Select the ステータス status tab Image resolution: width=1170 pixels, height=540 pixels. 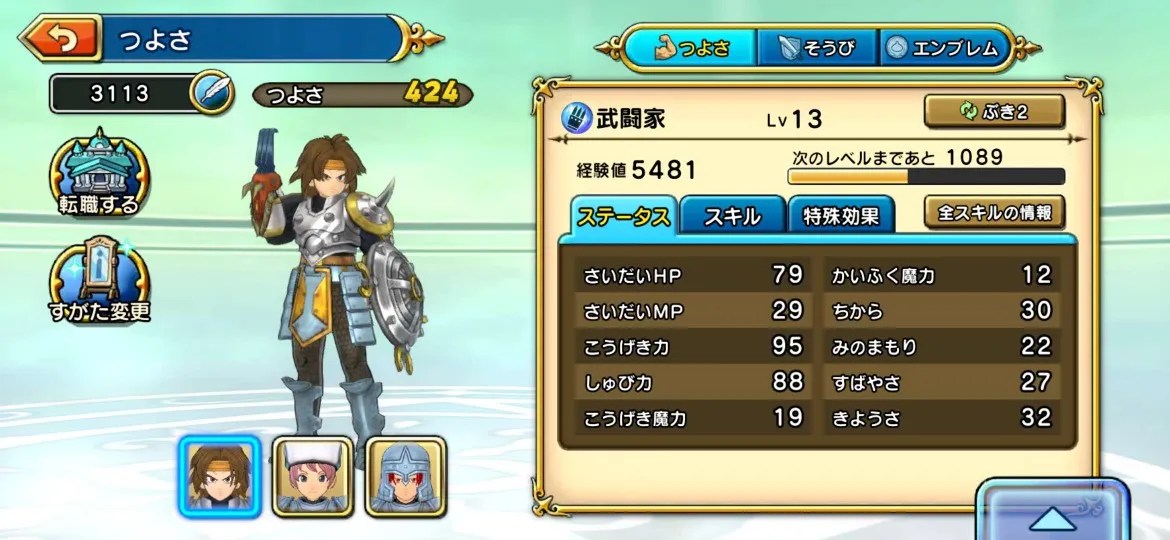[625, 216]
